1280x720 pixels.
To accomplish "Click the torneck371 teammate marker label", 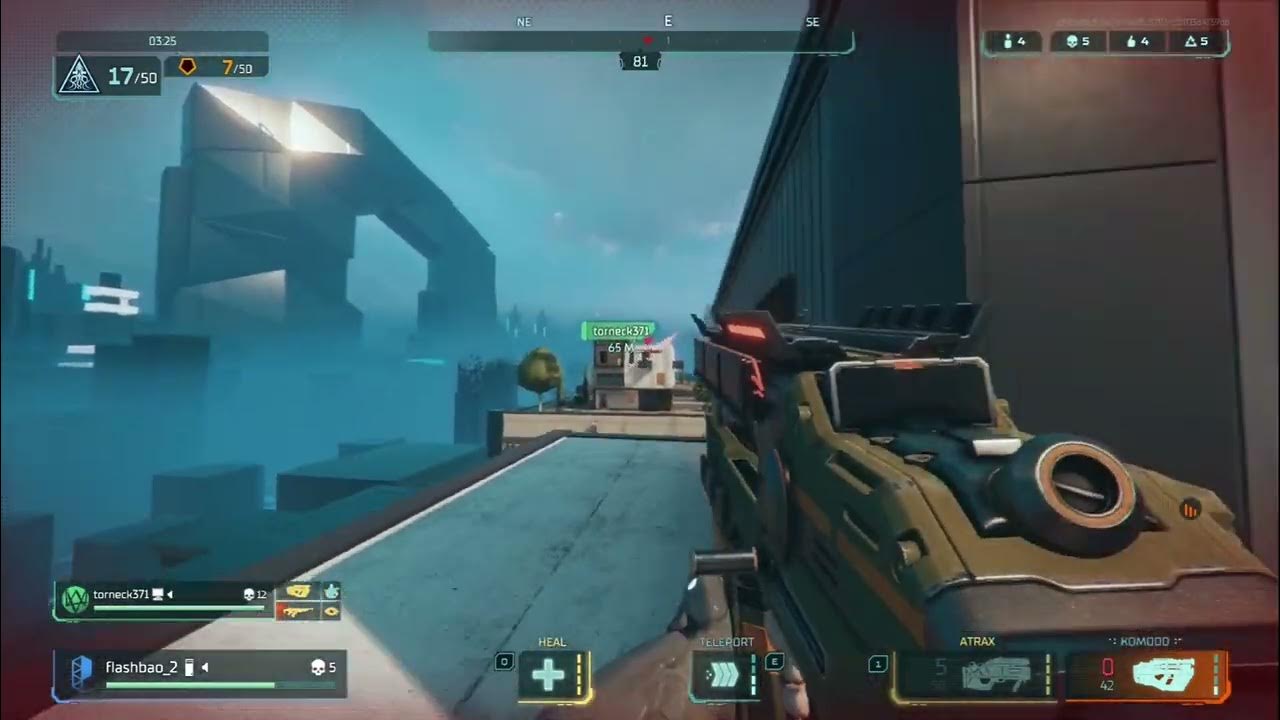I will tap(620, 331).
